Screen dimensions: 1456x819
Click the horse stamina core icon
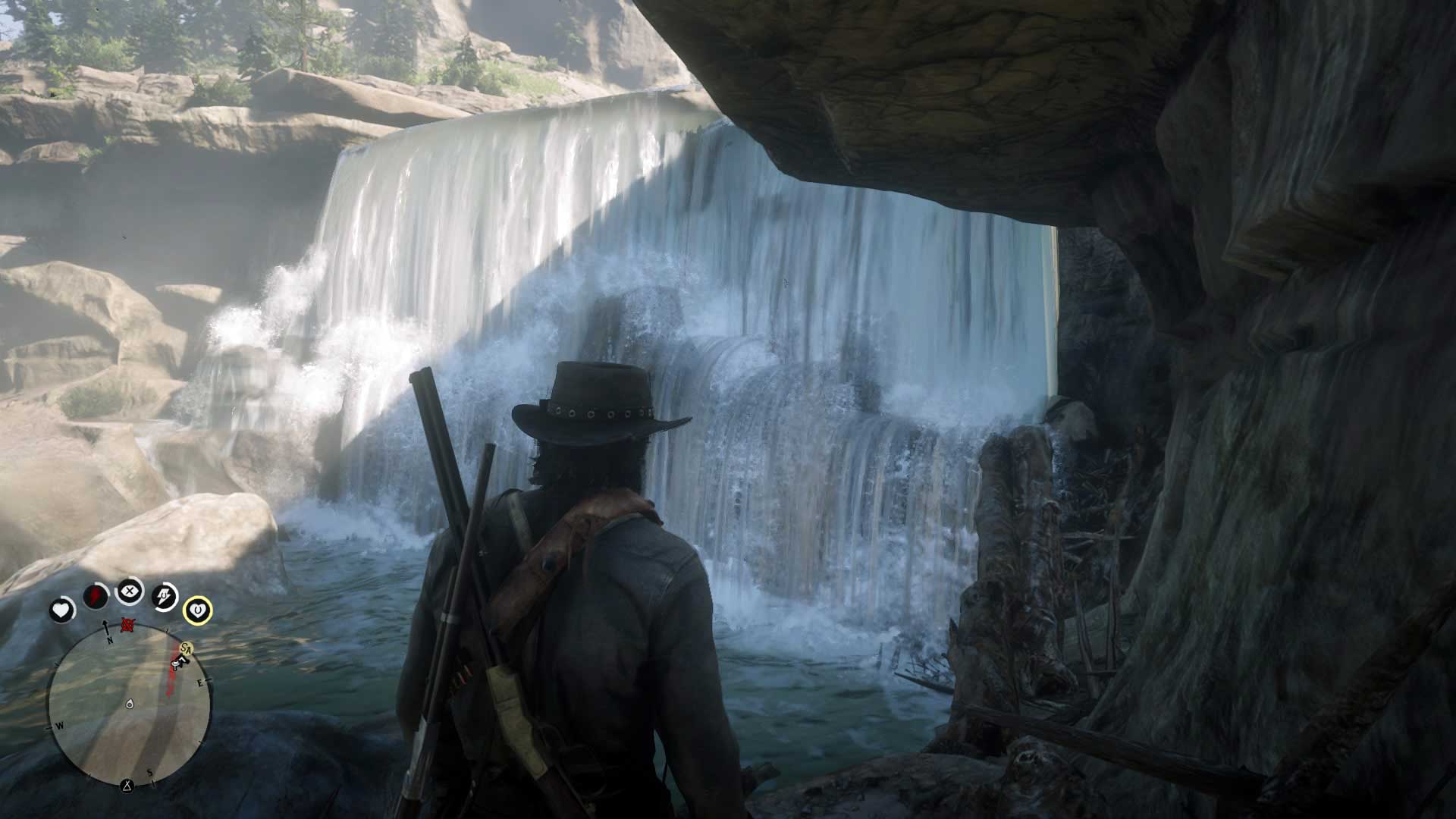coord(165,596)
